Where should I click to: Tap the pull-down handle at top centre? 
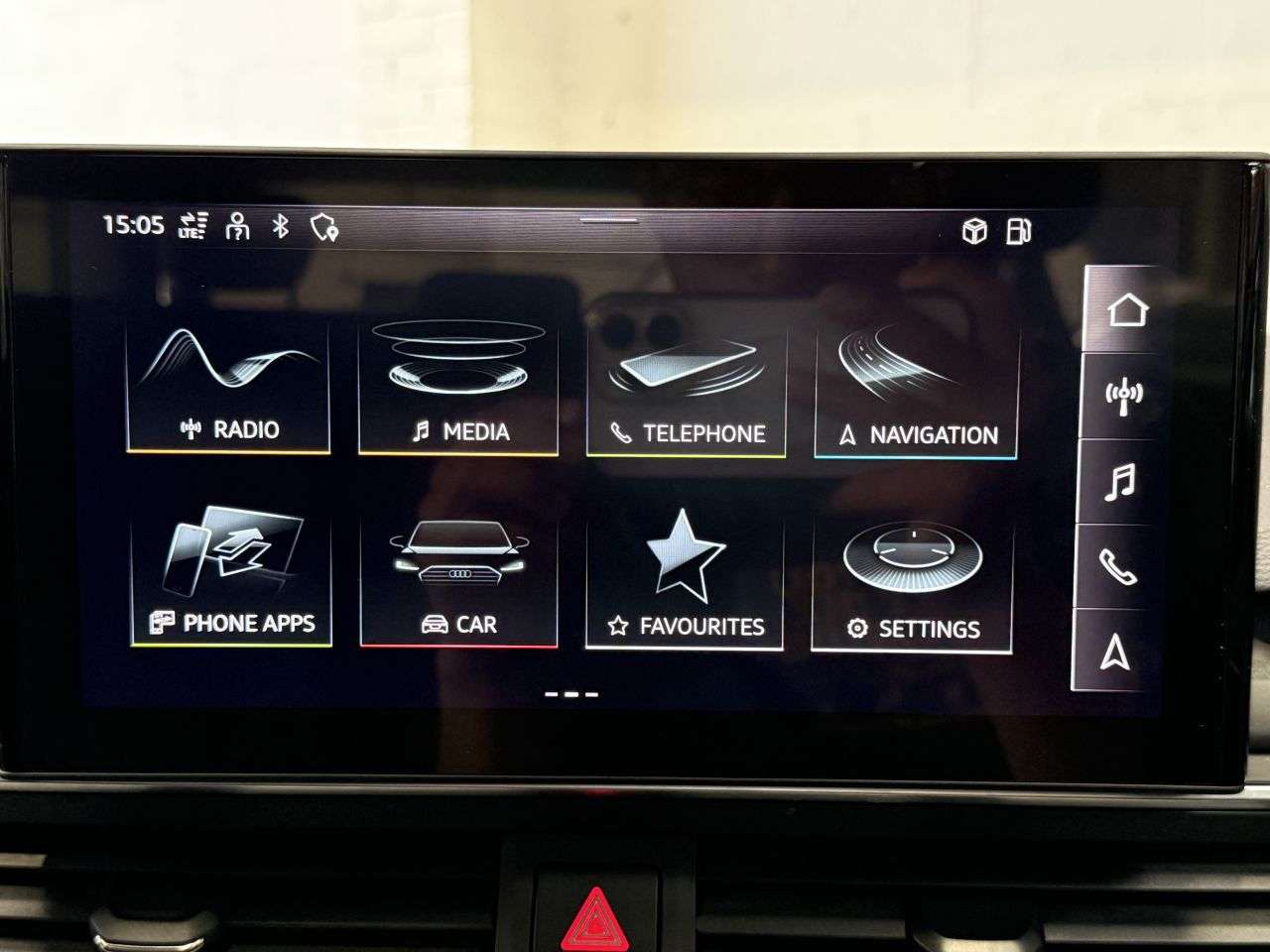pos(609,219)
